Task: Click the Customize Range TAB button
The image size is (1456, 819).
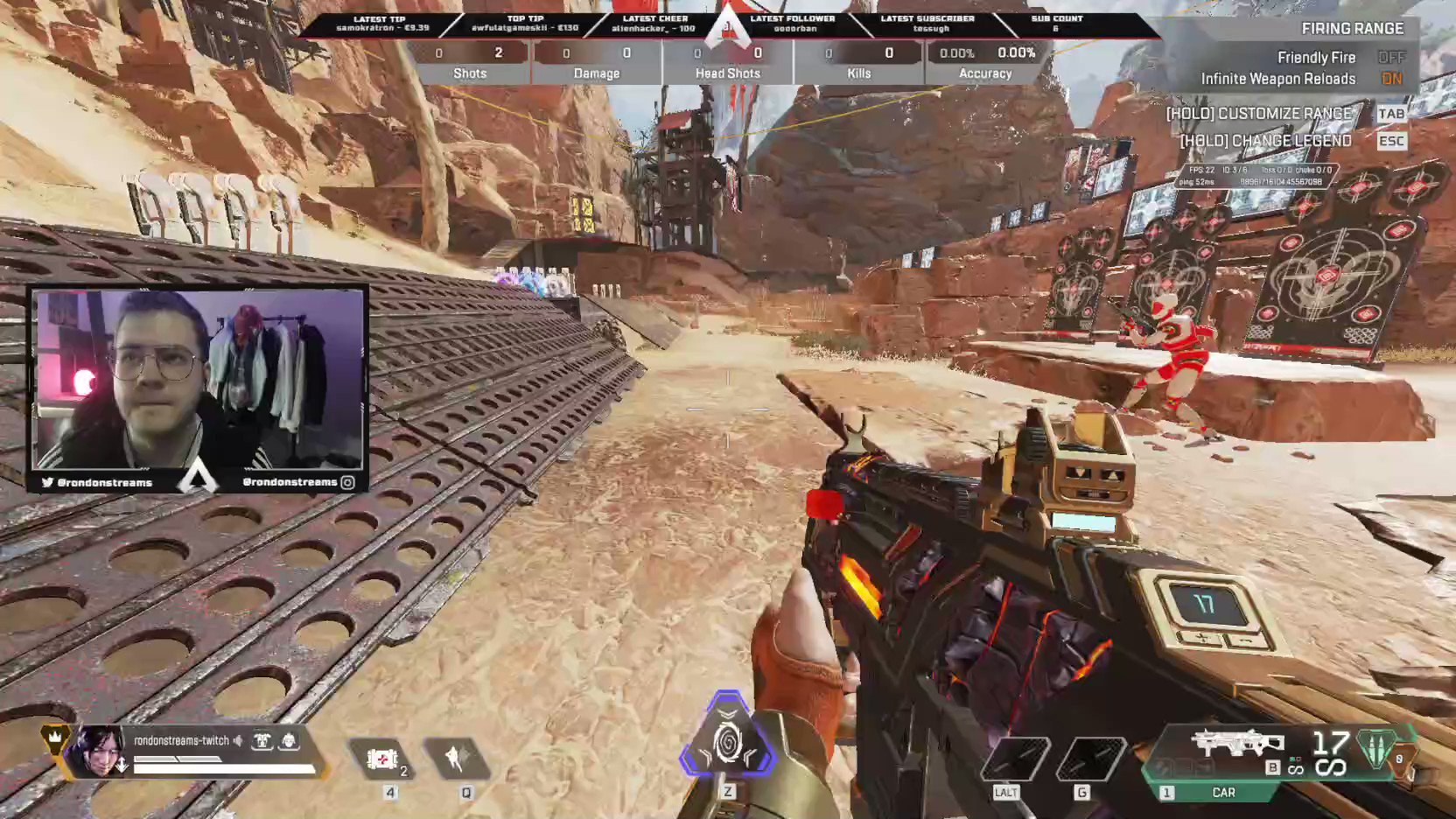Action: point(1391,114)
